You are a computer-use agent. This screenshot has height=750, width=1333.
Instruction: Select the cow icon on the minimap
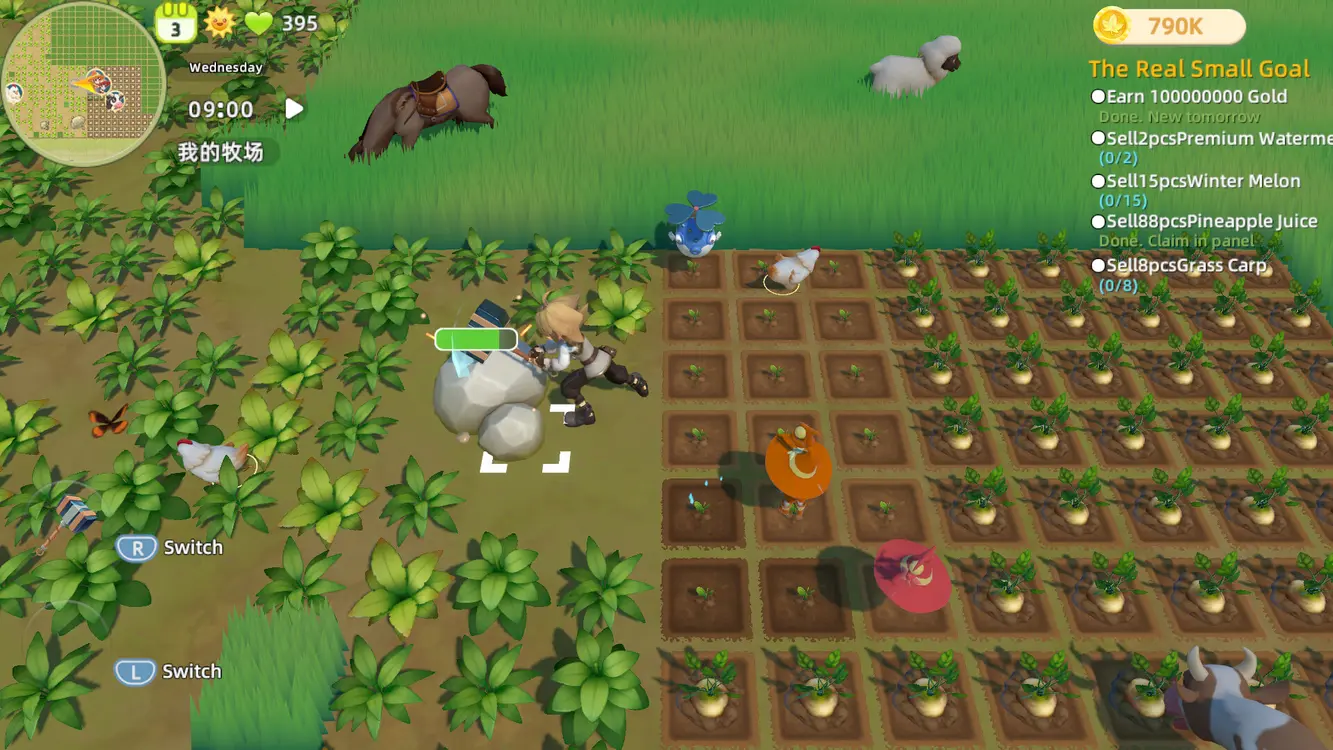[x=114, y=99]
